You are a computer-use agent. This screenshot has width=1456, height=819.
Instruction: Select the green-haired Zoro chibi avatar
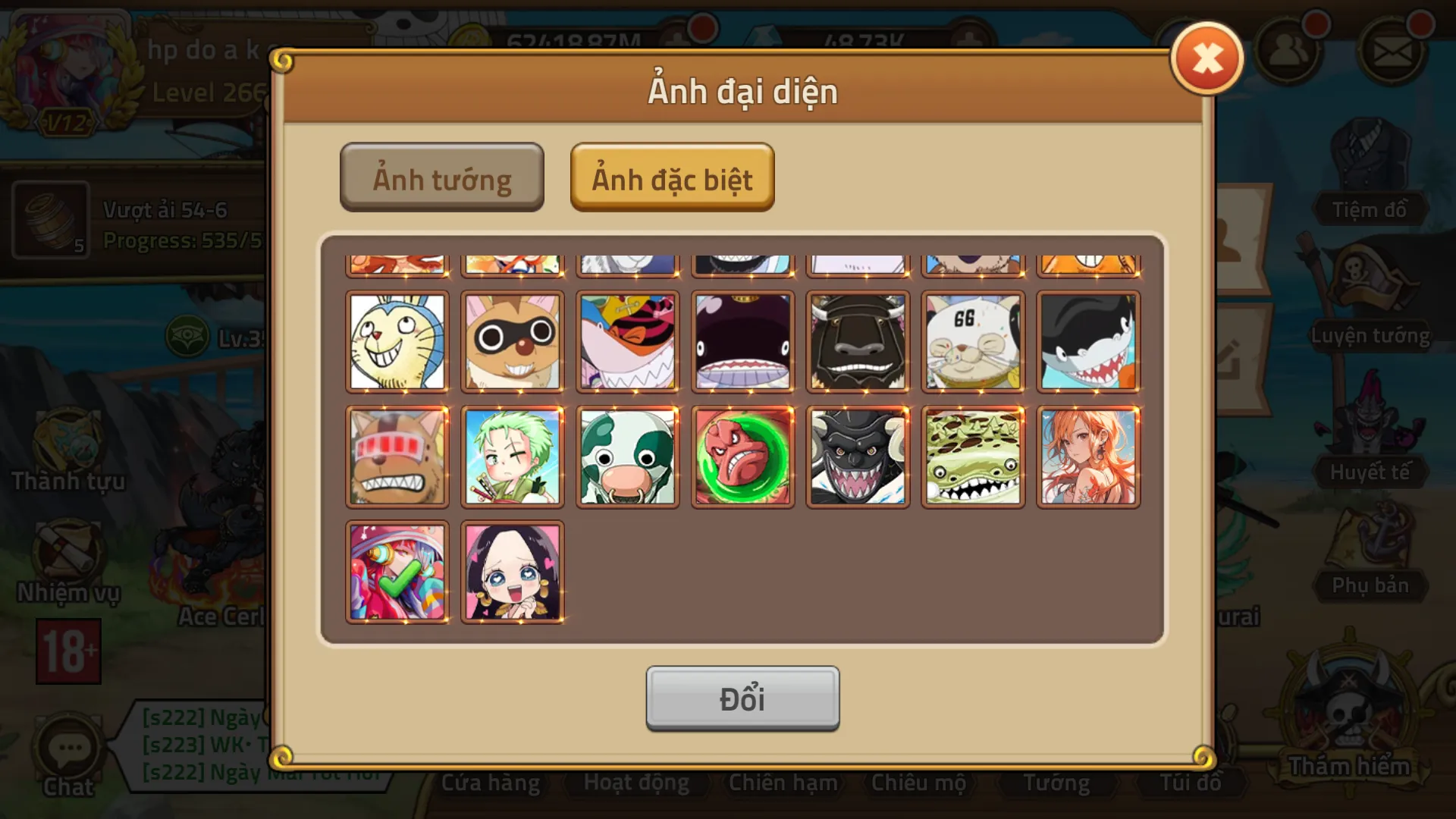click(513, 456)
